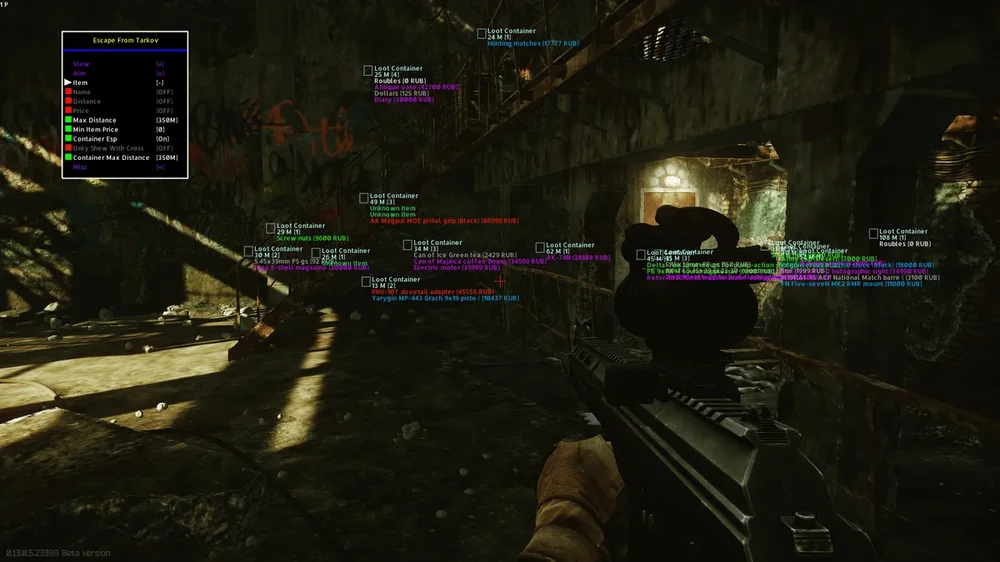The image size is (1000, 562).
Task: Choose the Min Item Price setting
Action: coord(95,129)
